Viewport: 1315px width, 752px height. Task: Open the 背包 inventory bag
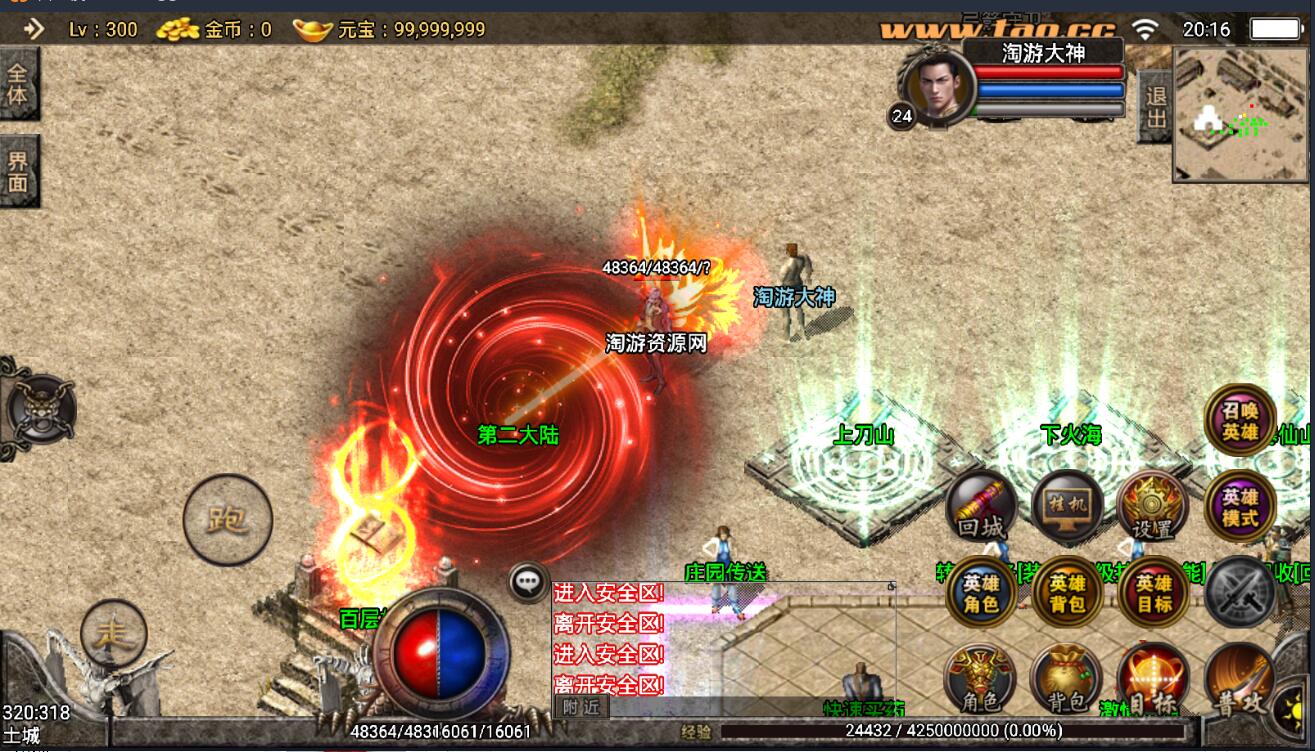coord(1066,680)
